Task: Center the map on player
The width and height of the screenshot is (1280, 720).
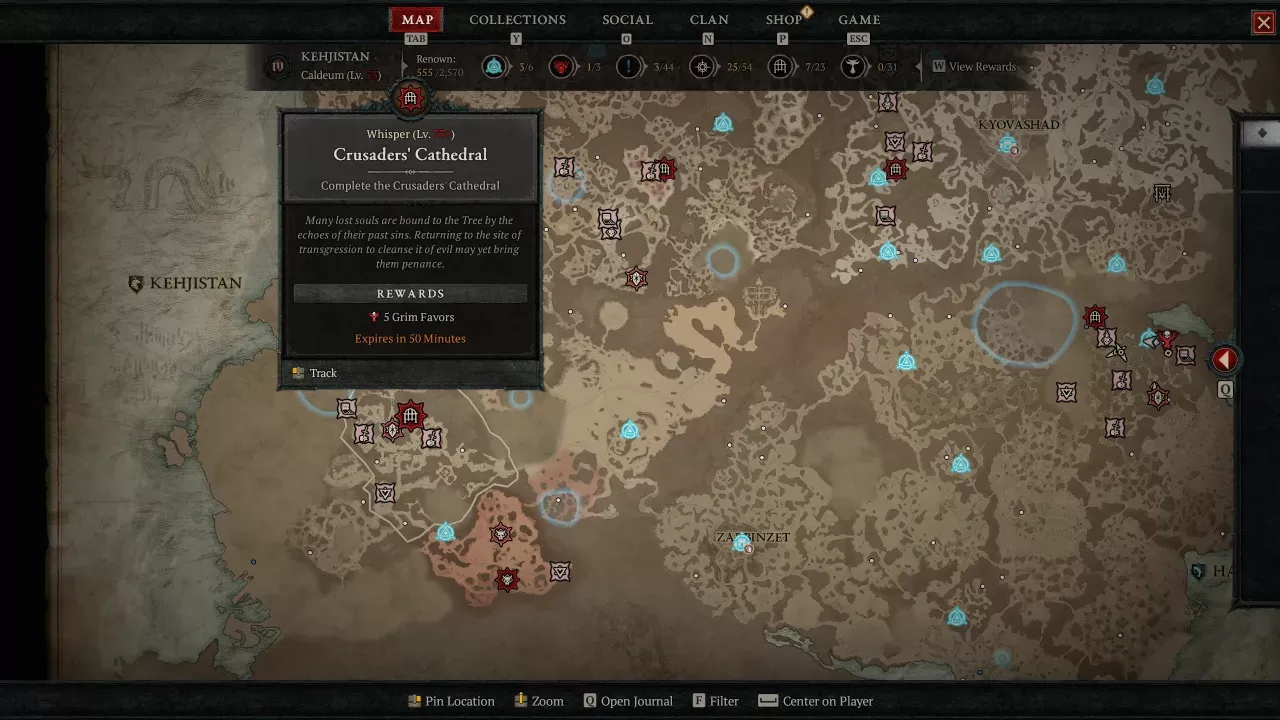Action: click(816, 701)
